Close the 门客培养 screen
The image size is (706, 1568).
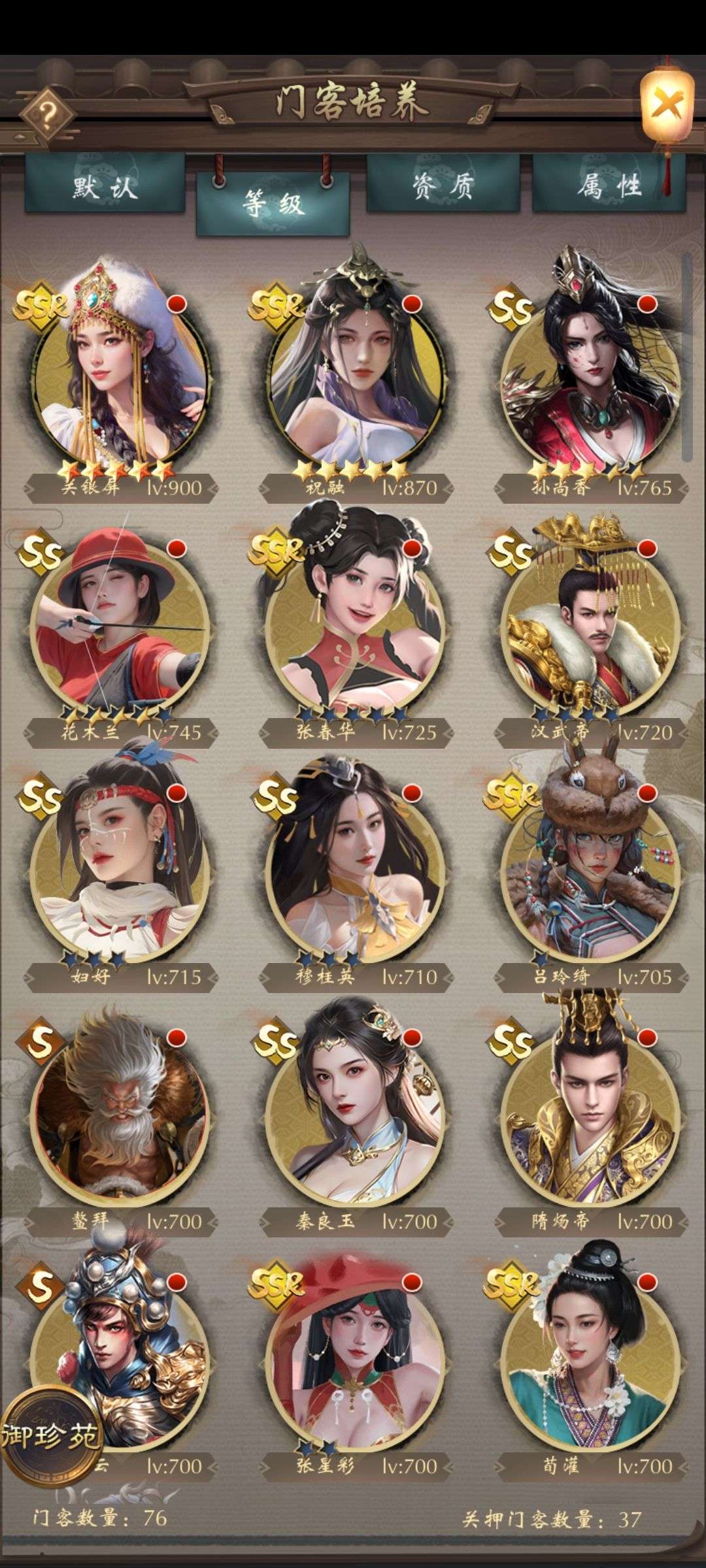coord(665,105)
